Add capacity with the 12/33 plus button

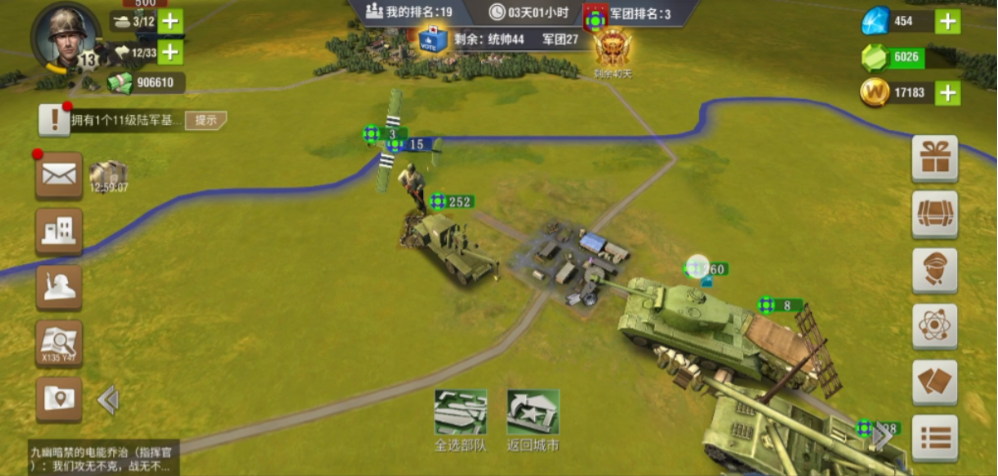(x=171, y=52)
